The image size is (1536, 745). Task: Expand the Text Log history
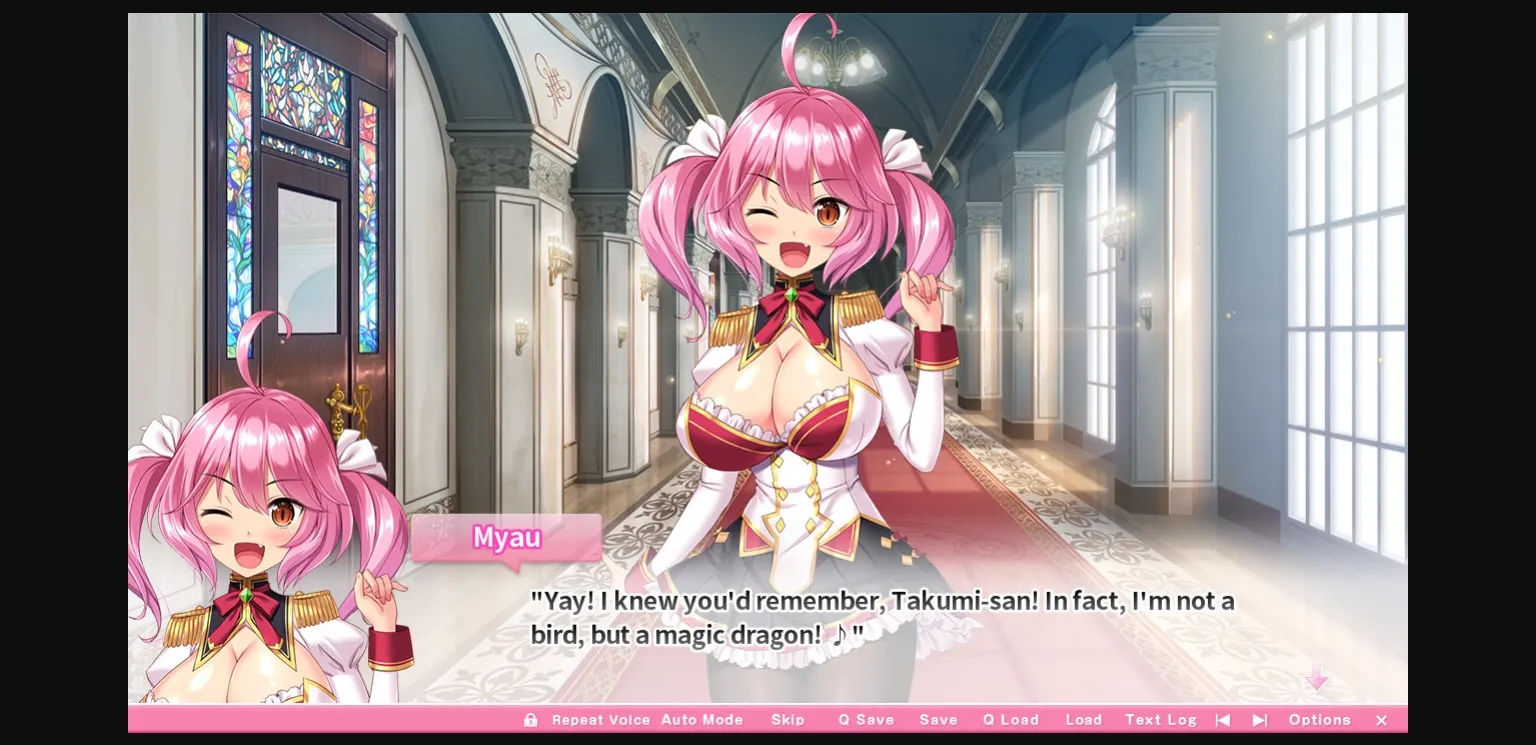[x=1160, y=720]
